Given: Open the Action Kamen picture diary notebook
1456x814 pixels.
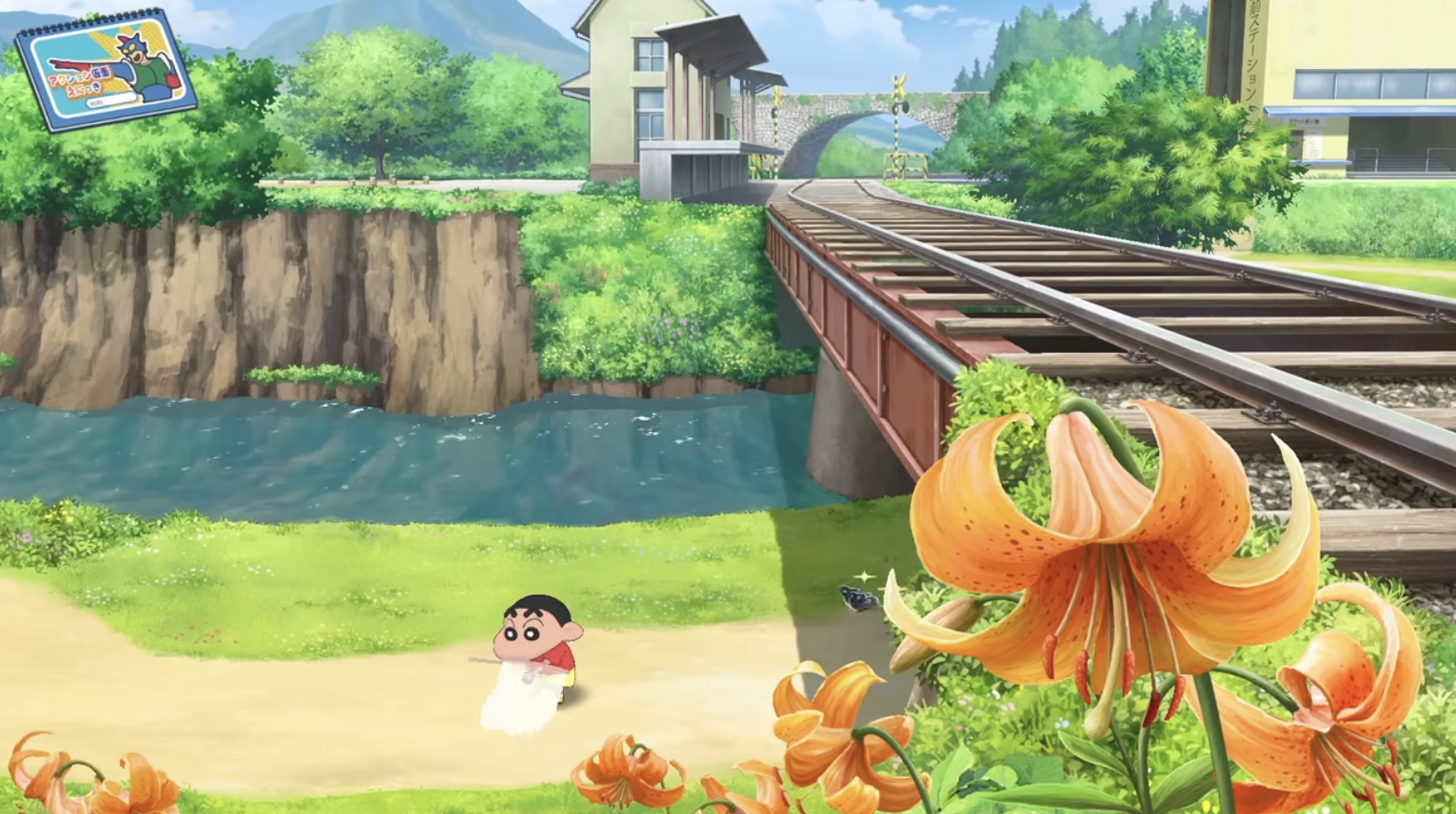Looking at the screenshot, I should (x=106, y=72).
